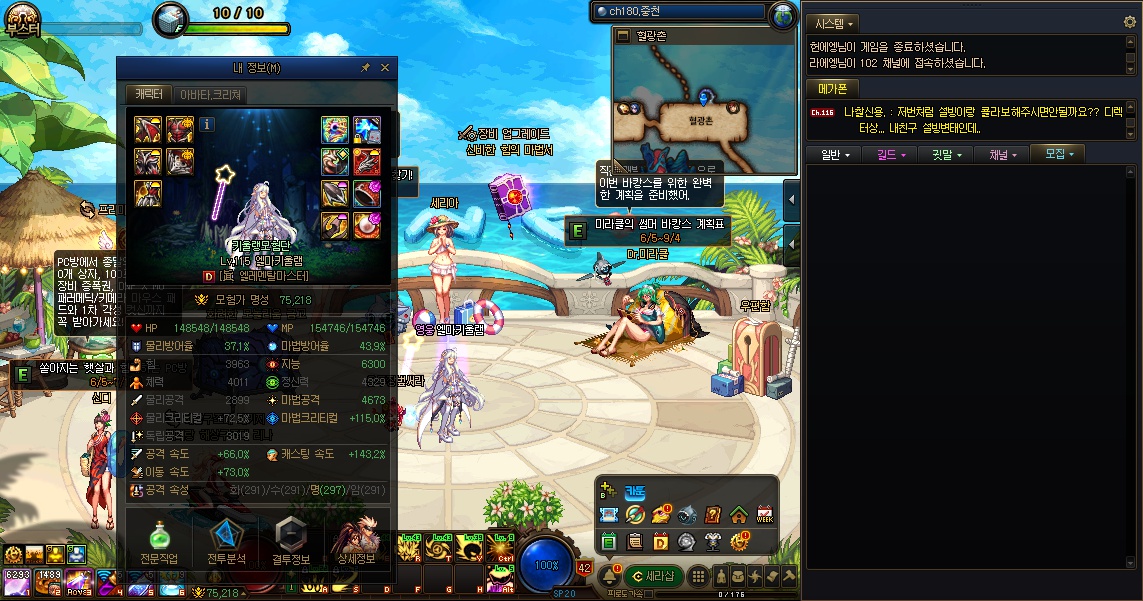Close the 내 정보 character info window
Screen dimensions: 1143x601
tap(385, 68)
